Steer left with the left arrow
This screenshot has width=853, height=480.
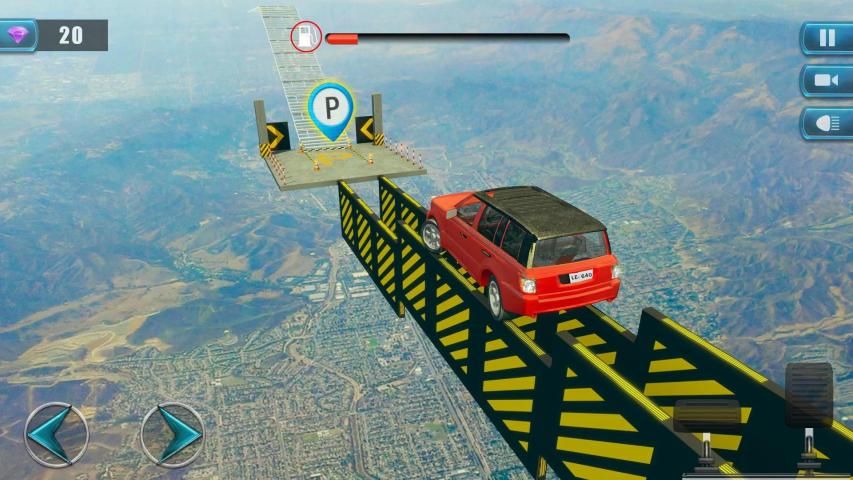56,434
